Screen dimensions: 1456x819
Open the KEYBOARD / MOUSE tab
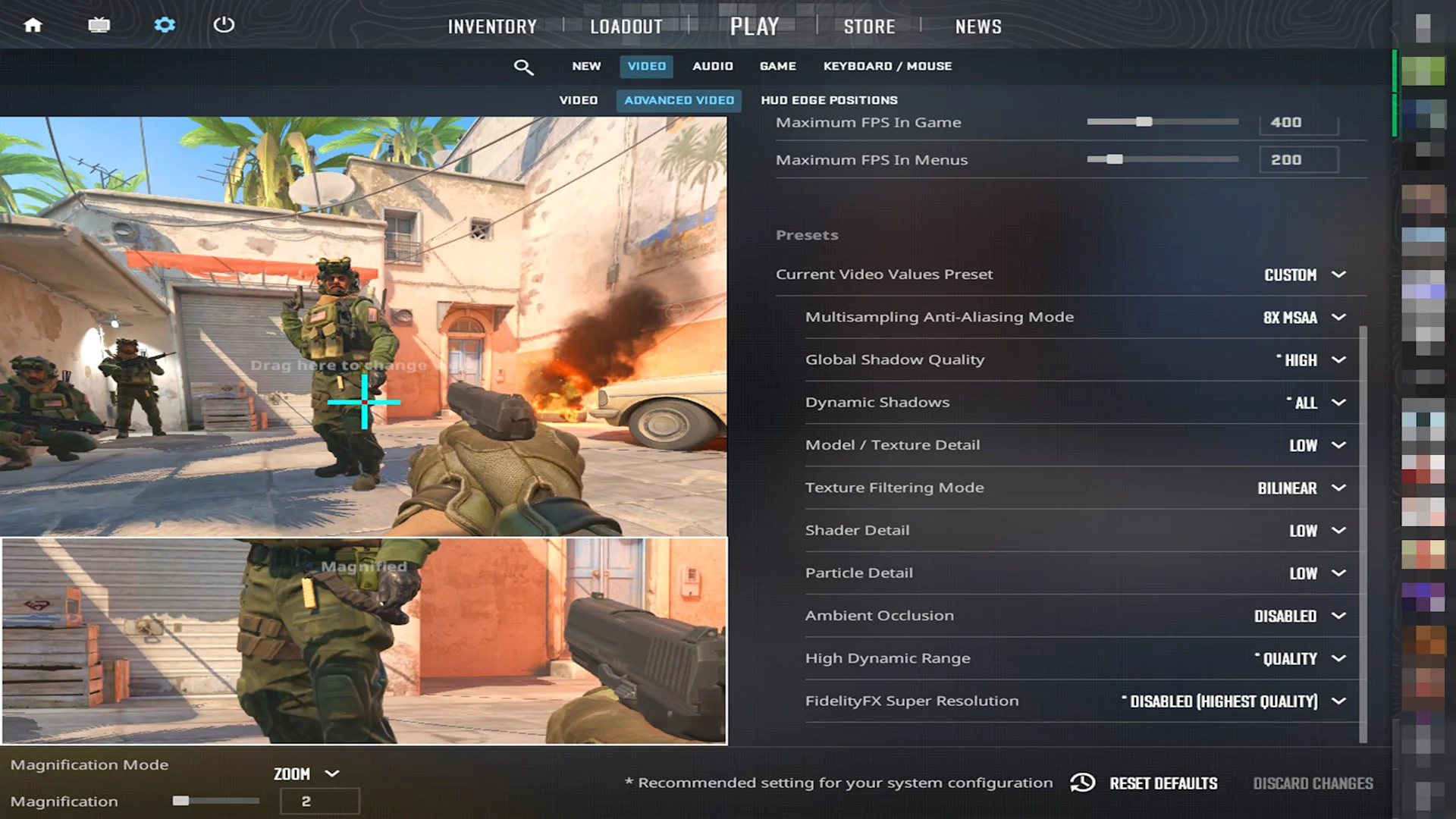pyautogui.click(x=887, y=66)
